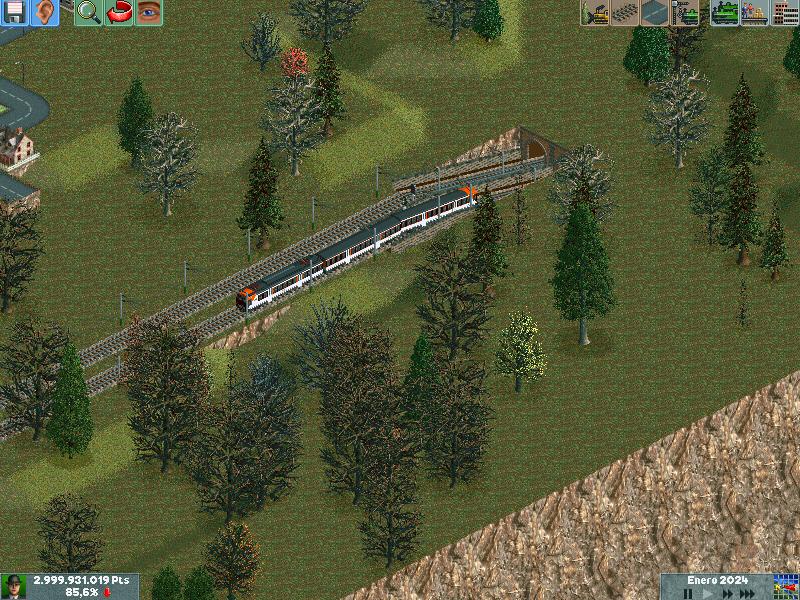Open the eye-icon view options
This screenshot has height=600, width=800.
[x=149, y=12]
